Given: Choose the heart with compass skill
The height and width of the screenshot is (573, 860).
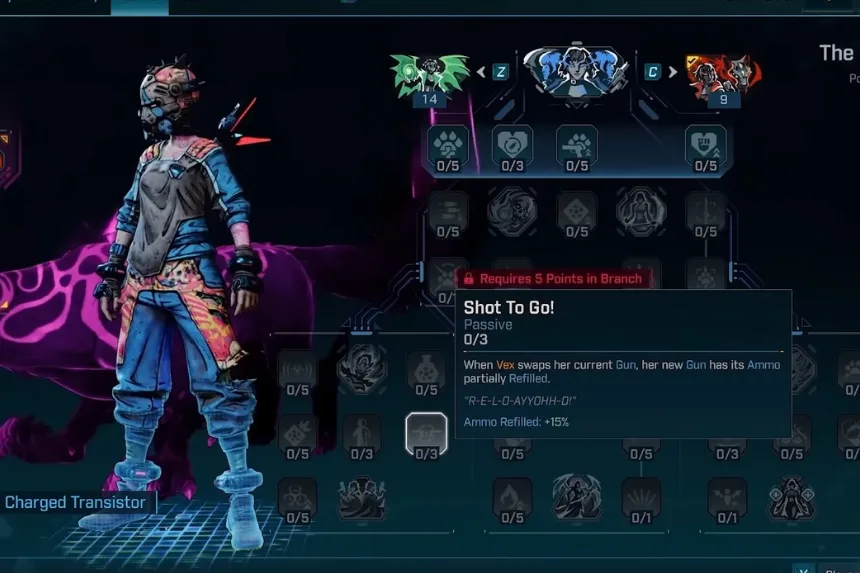Looking at the screenshot, I should click(512, 145).
